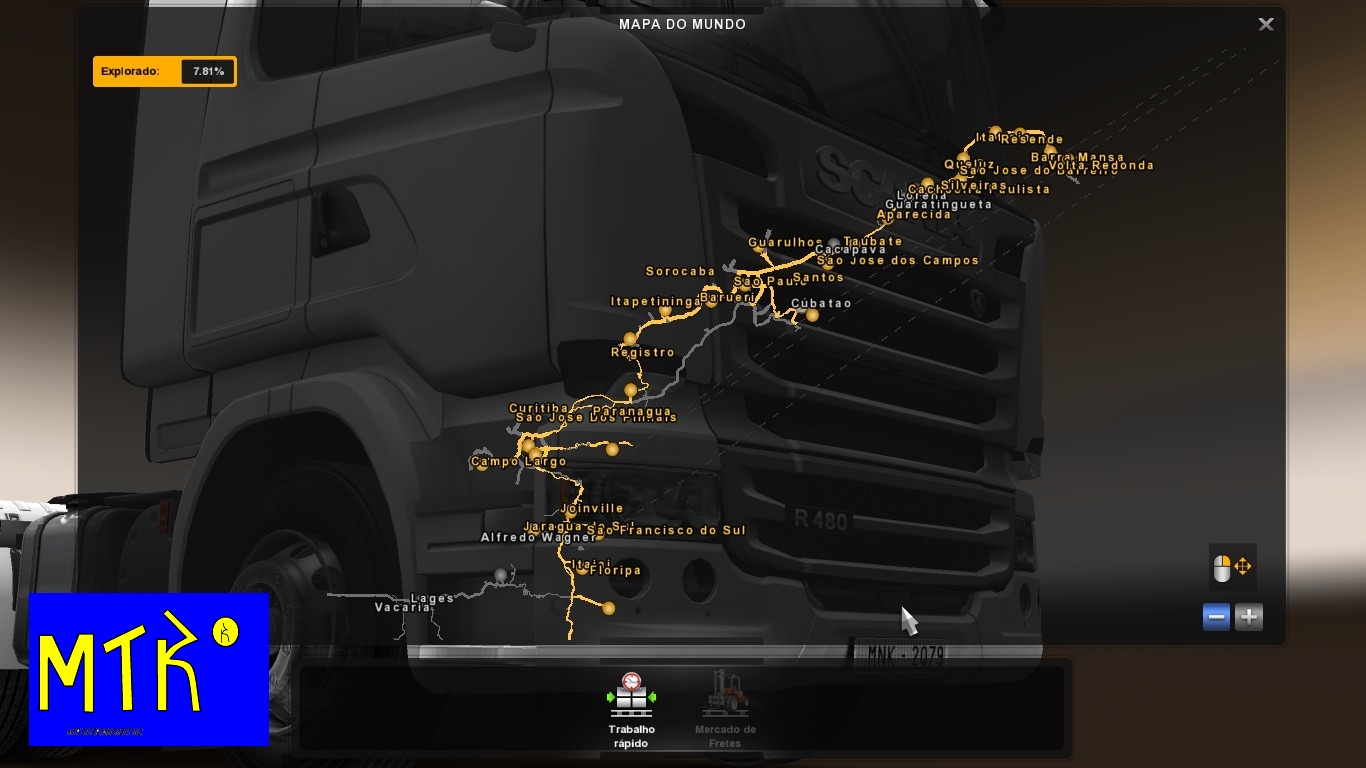Zoom in with the plus button
This screenshot has width=1366, height=768.
(1247, 617)
